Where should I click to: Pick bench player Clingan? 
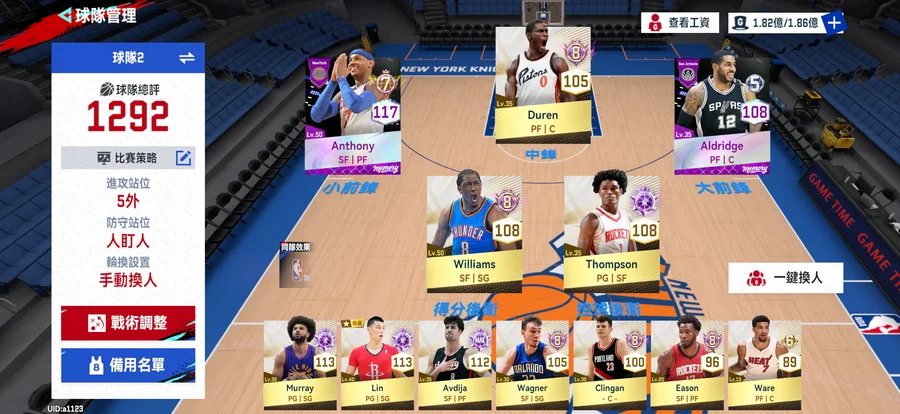pos(609,360)
